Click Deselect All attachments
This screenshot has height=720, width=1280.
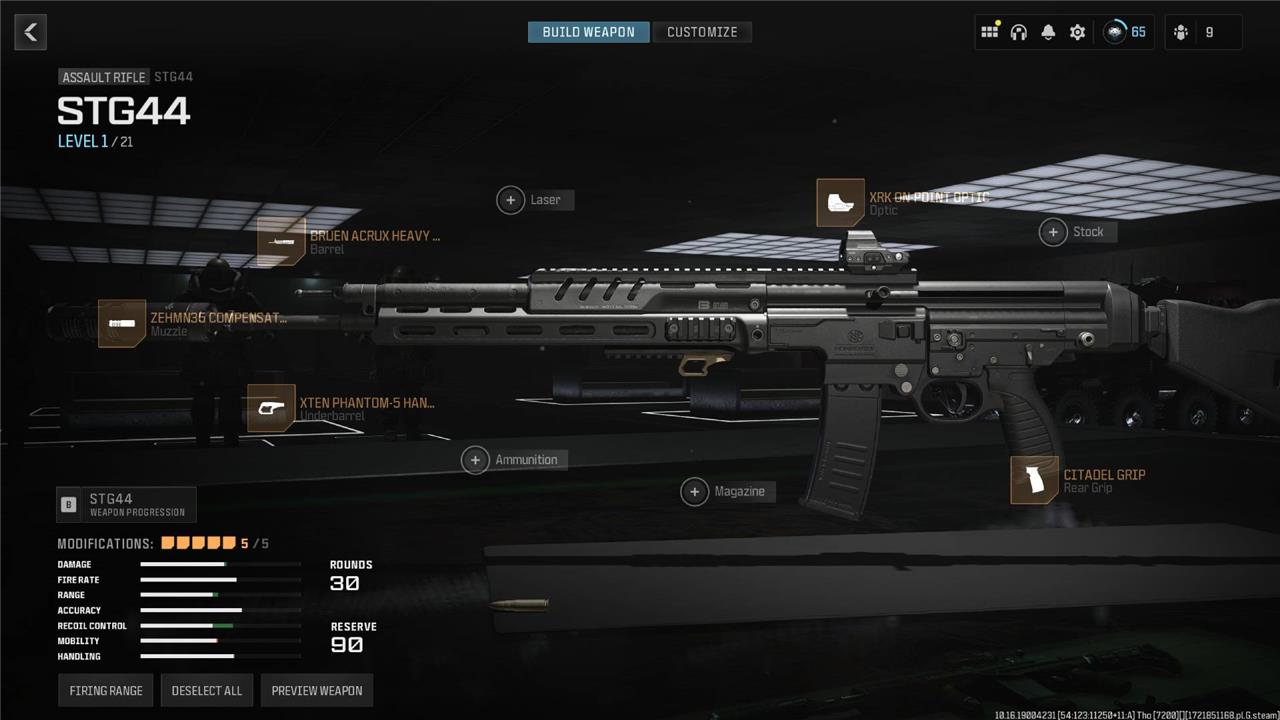click(207, 690)
